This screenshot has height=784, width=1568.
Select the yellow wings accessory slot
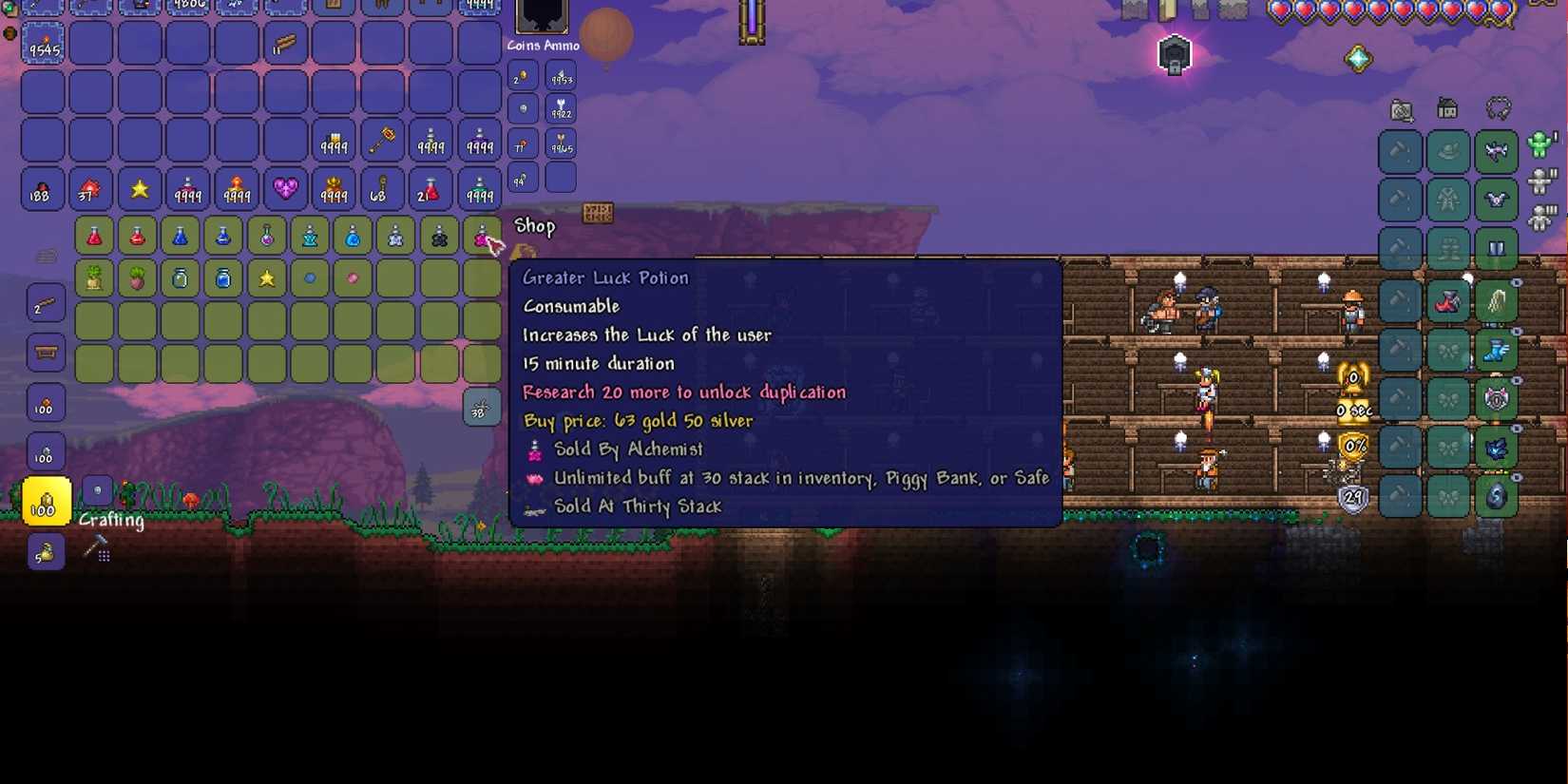pos(1495,301)
